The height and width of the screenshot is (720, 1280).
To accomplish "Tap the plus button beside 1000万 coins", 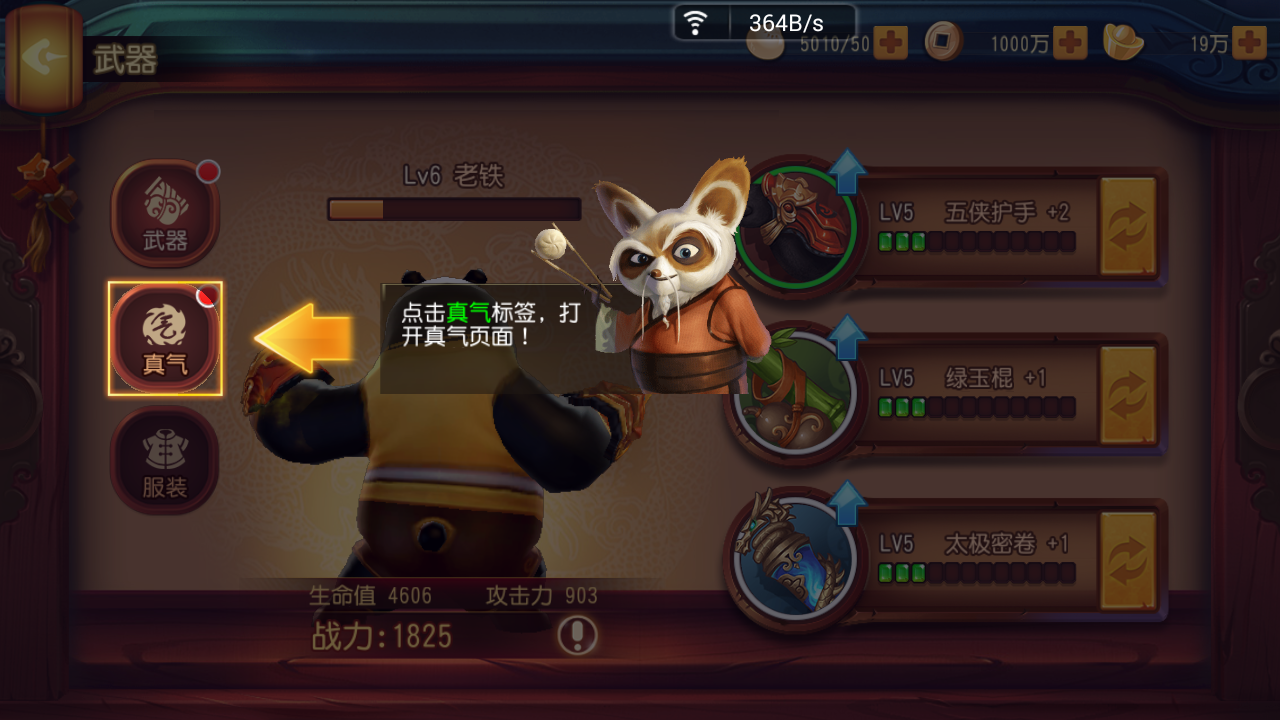I will tap(1071, 44).
